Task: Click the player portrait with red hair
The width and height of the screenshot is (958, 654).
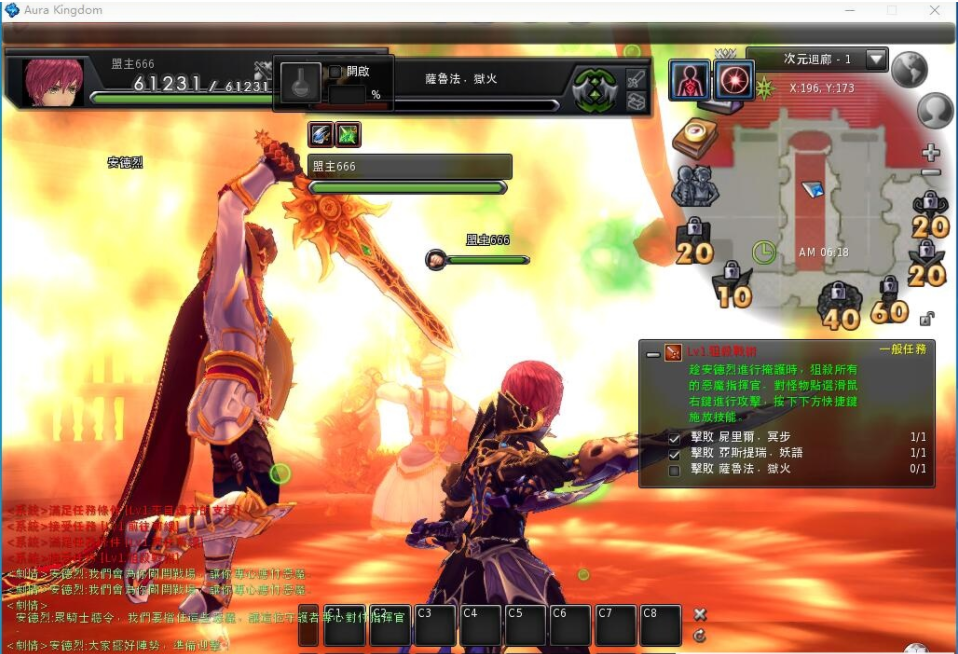Action: click(x=54, y=82)
